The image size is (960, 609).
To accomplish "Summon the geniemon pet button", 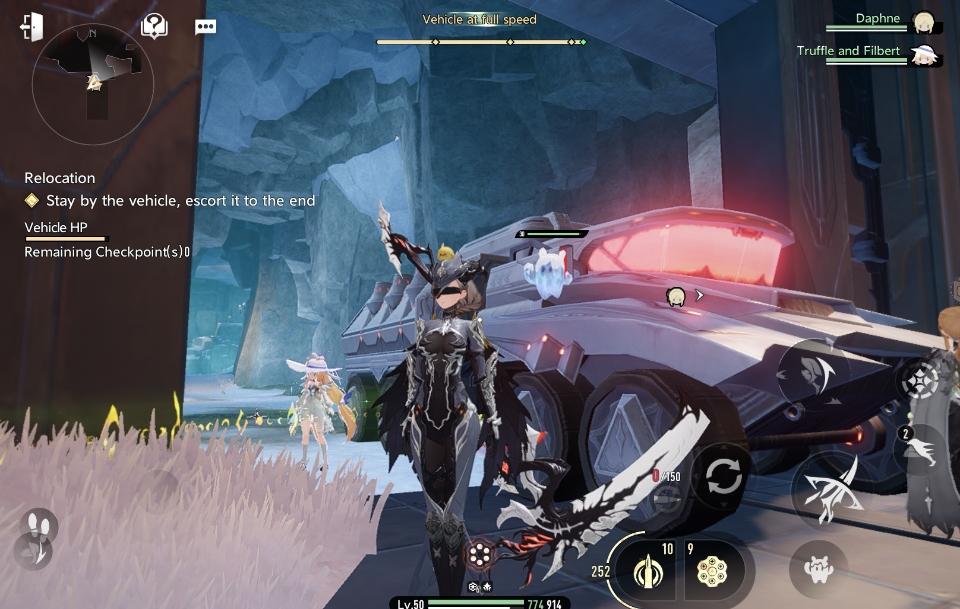I will click(817, 568).
